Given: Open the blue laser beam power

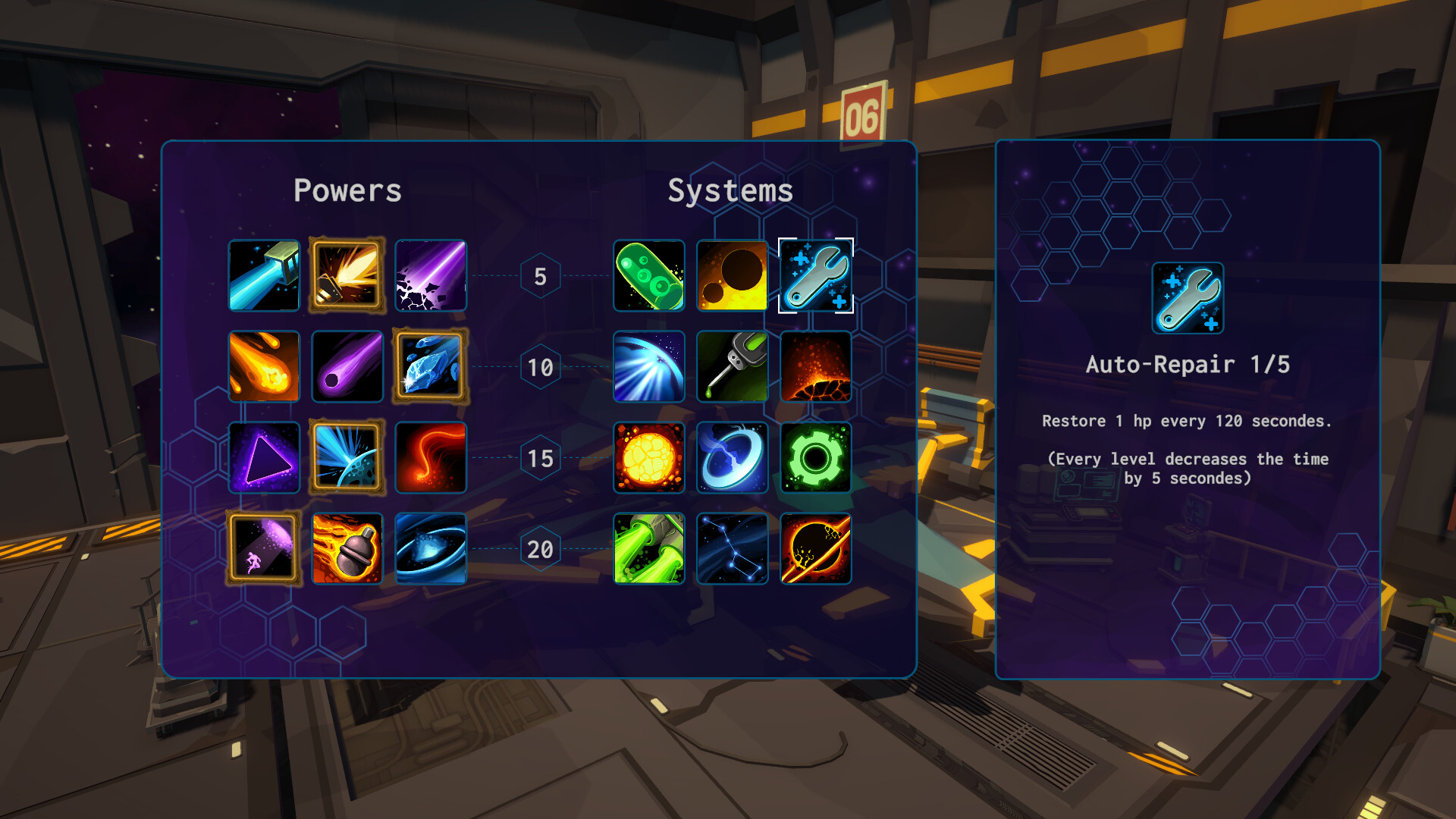Looking at the screenshot, I should (264, 276).
